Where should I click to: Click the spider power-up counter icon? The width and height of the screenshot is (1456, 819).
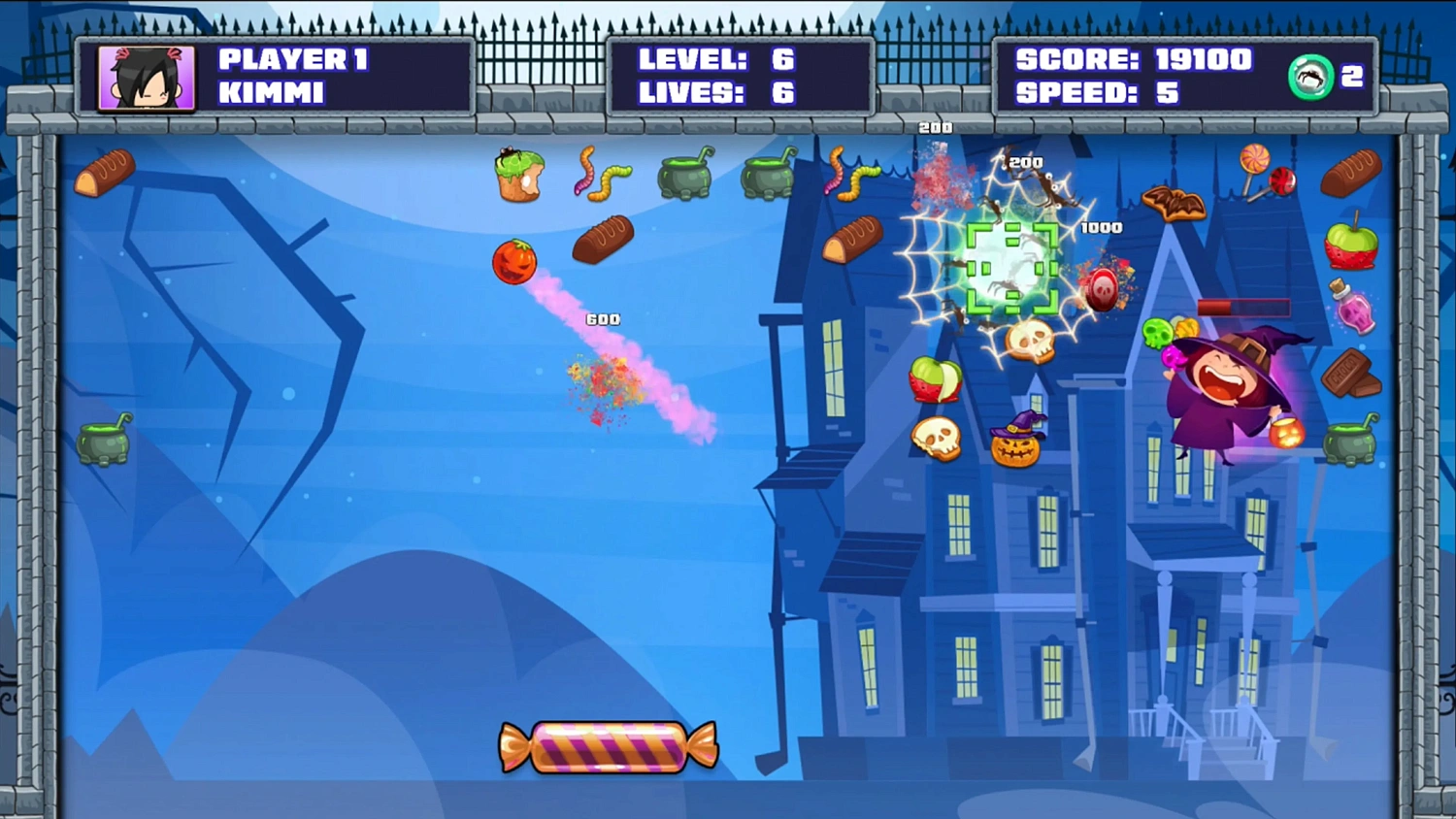1310,78
